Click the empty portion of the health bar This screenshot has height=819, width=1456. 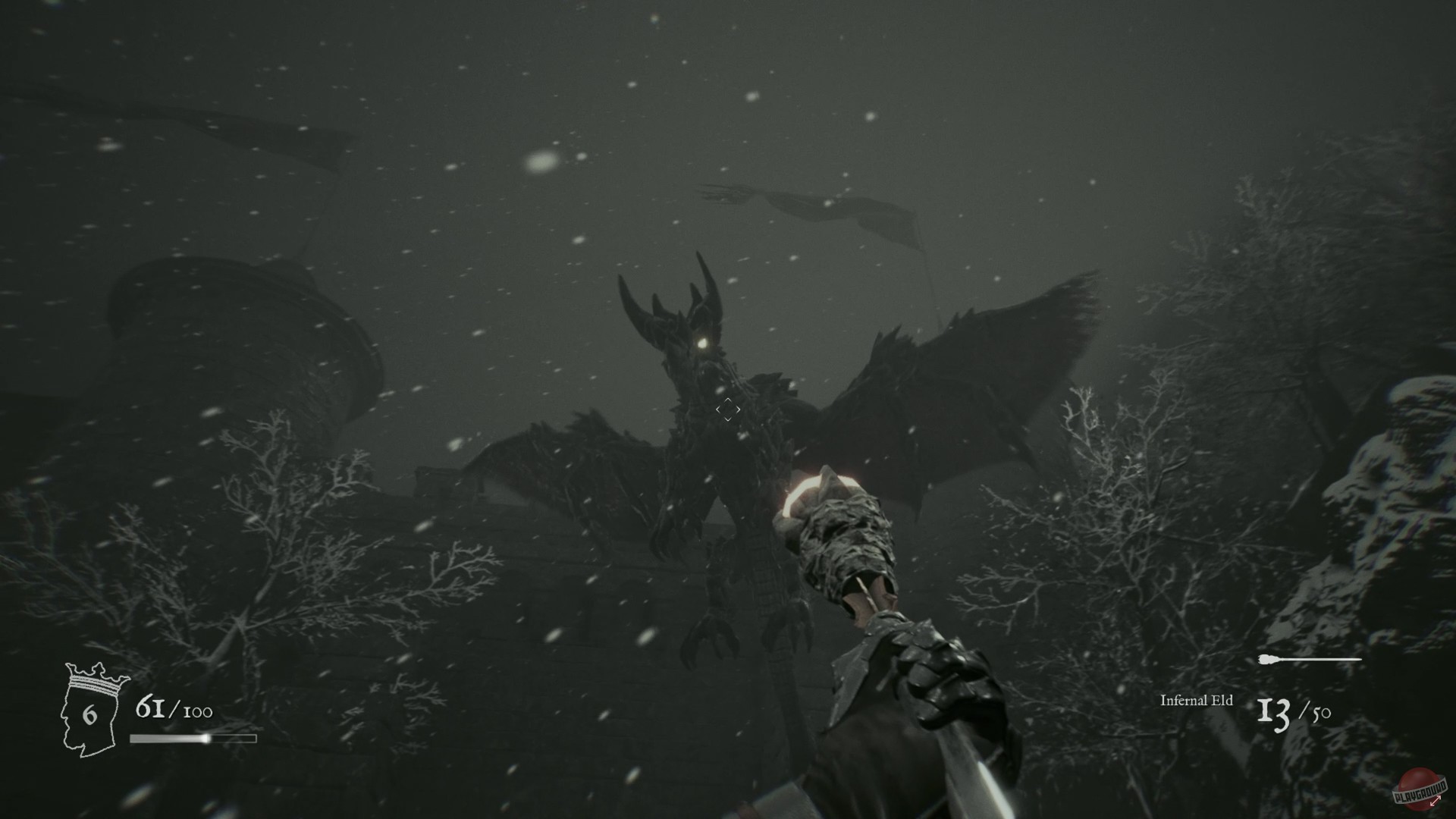(235, 739)
